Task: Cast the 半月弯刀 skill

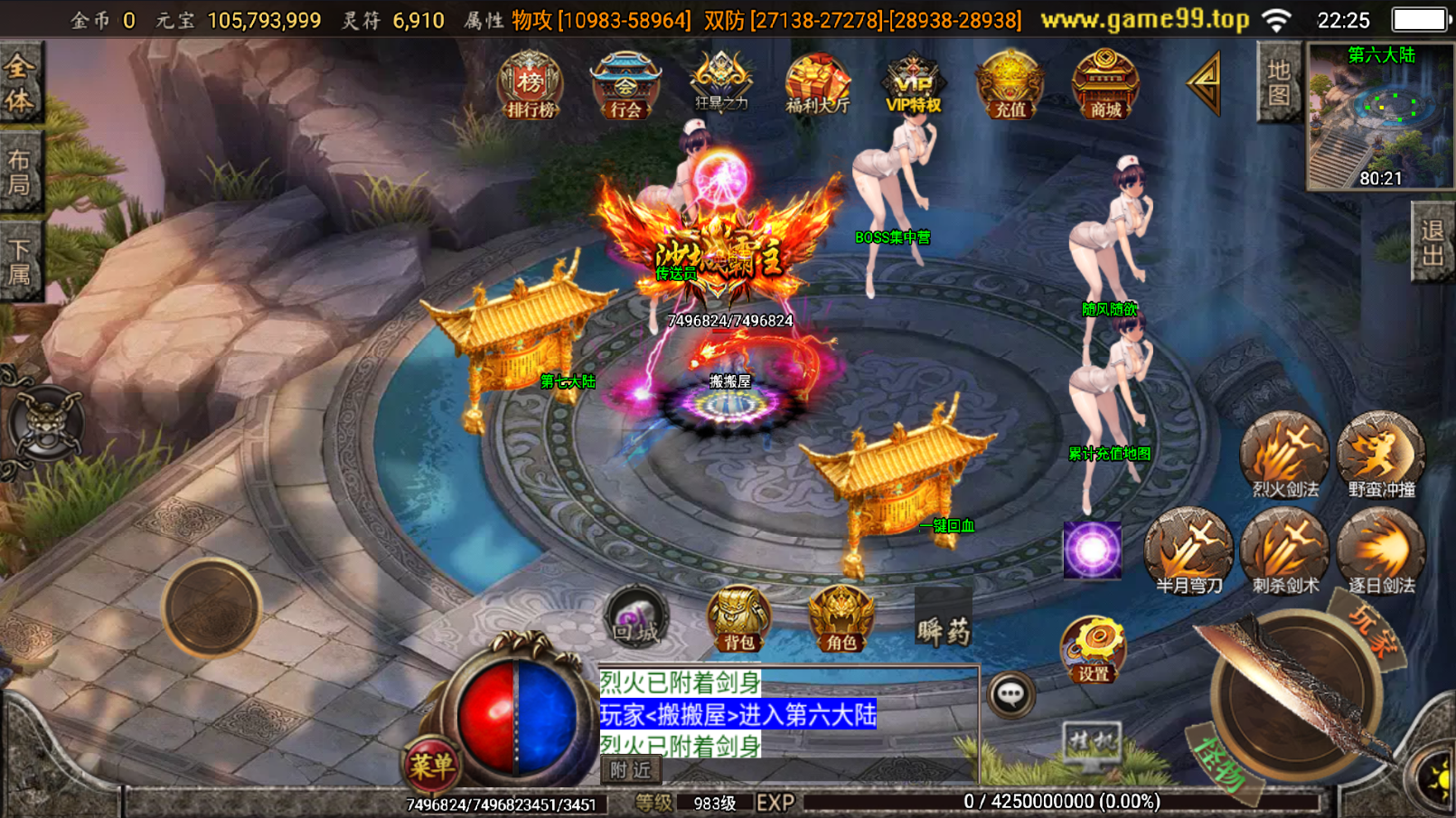Action: click(1188, 551)
